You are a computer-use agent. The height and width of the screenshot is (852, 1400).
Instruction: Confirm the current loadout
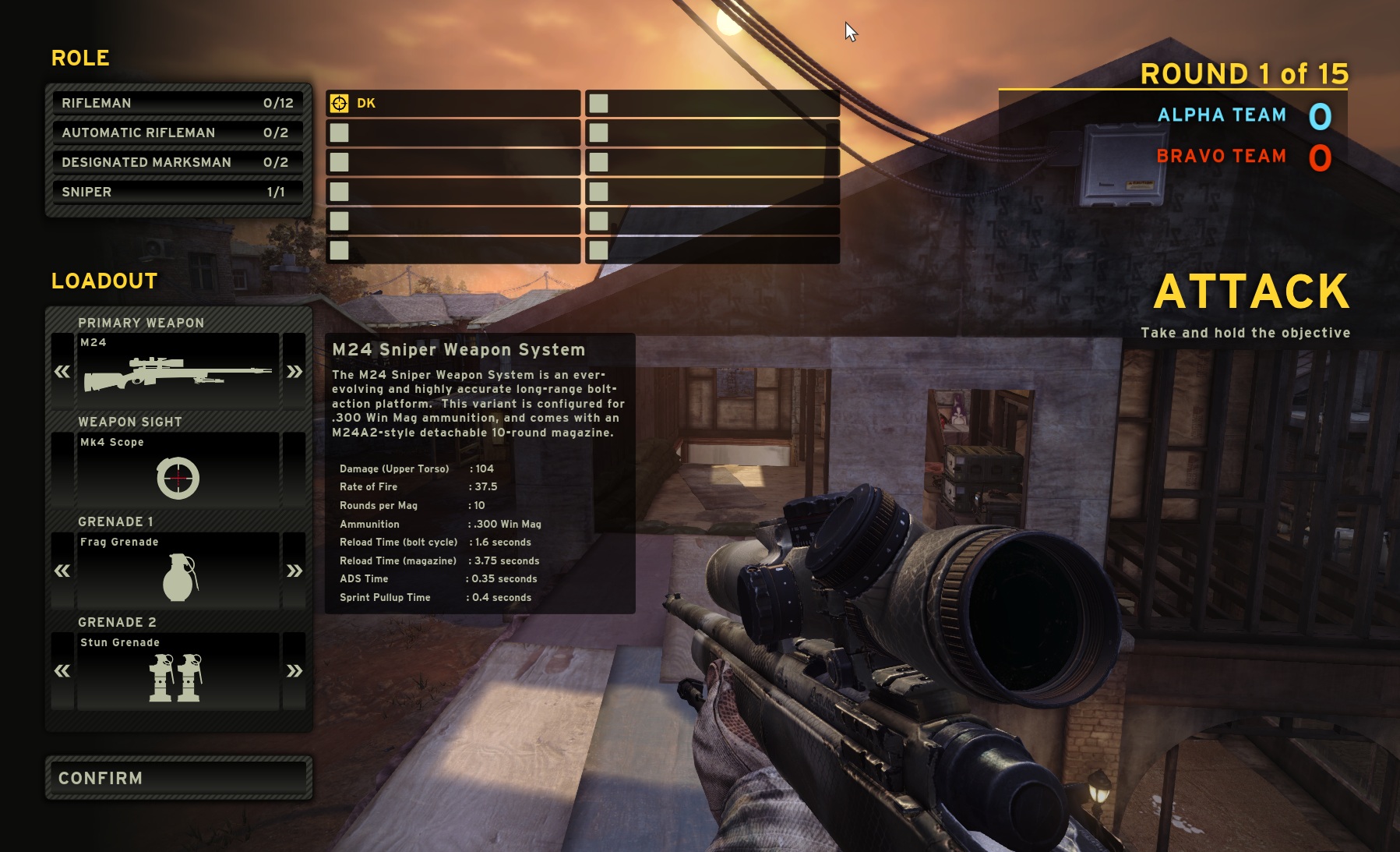pyautogui.click(x=178, y=778)
